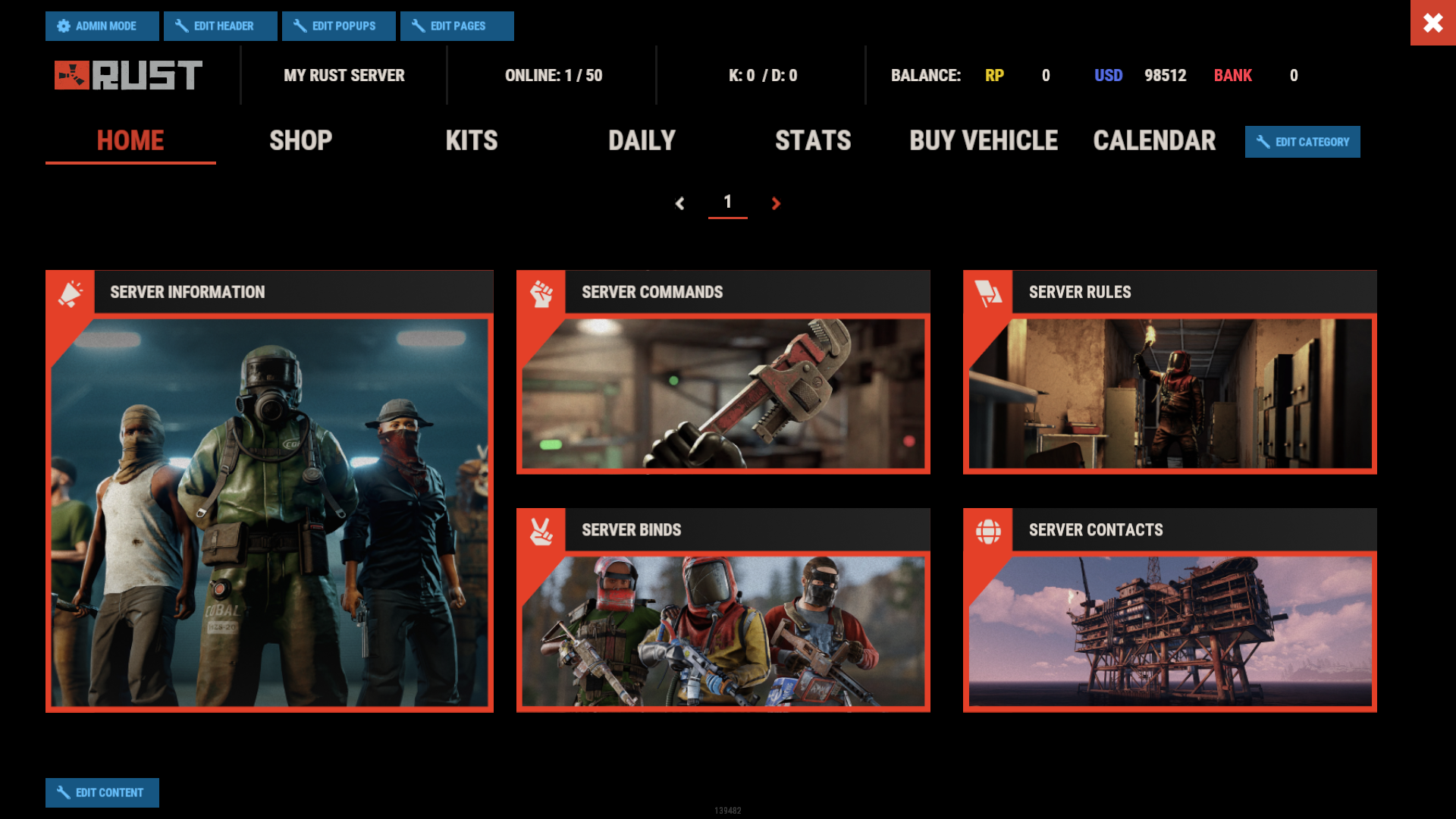This screenshot has width=1456, height=819.
Task: Show the Stats tab
Action: click(813, 141)
